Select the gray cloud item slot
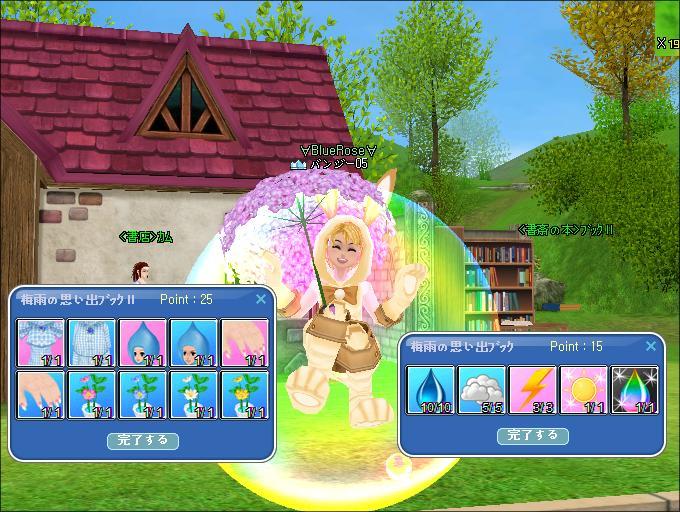Screen dimensions: 680x512 tap(481, 389)
